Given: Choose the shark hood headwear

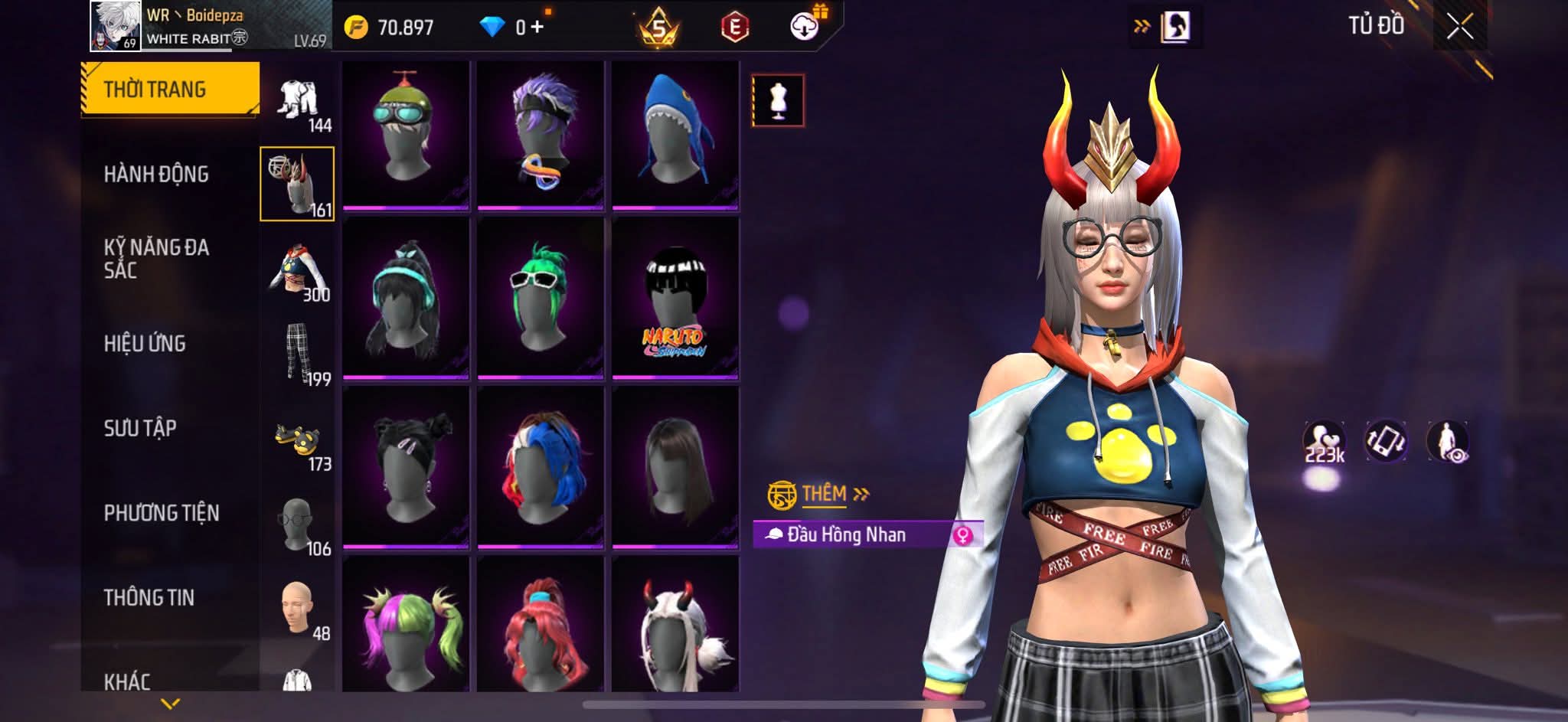Looking at the screenshot, I should (675, 135).
